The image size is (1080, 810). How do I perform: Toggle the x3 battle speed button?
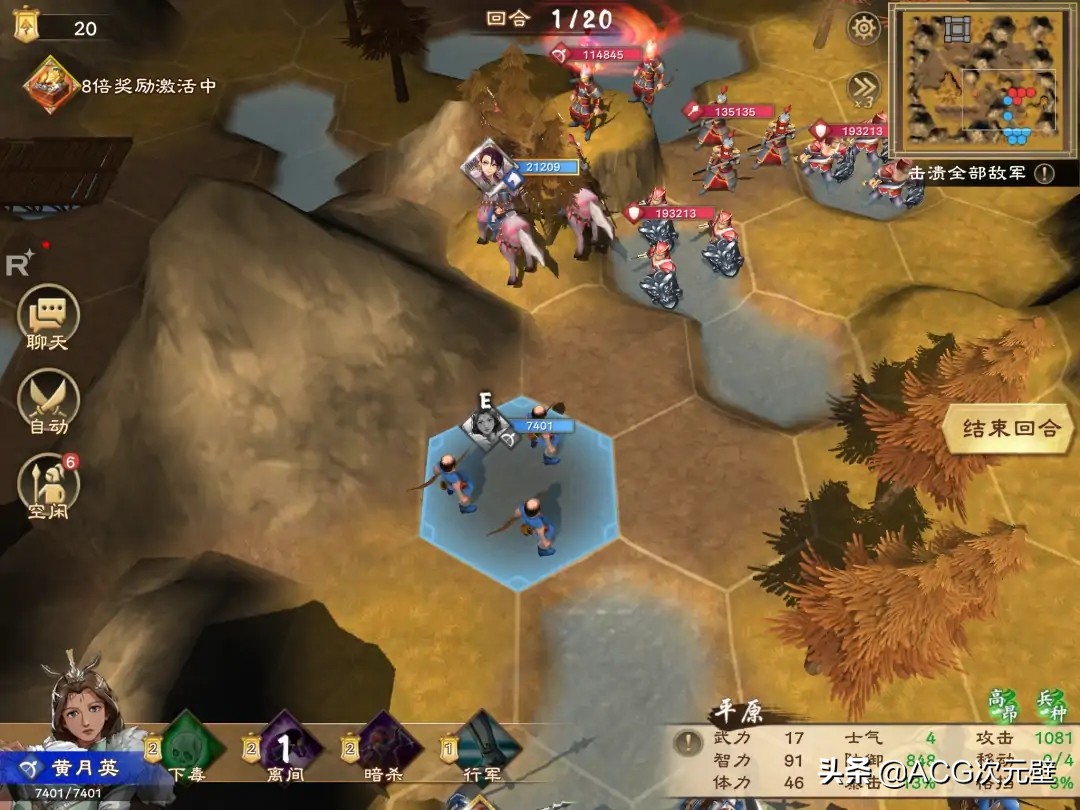pos(863,87)
